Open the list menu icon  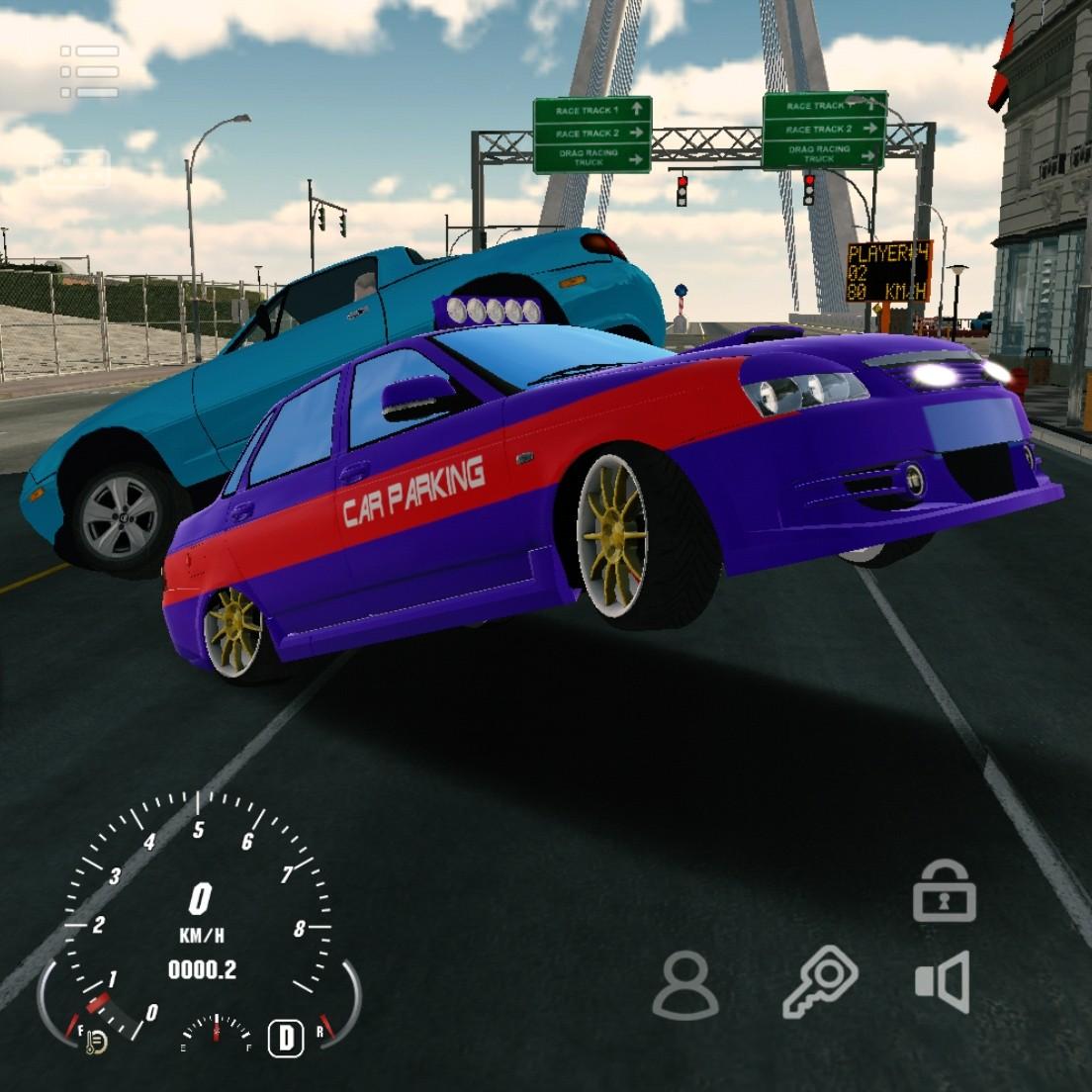(x=89, y=71)
